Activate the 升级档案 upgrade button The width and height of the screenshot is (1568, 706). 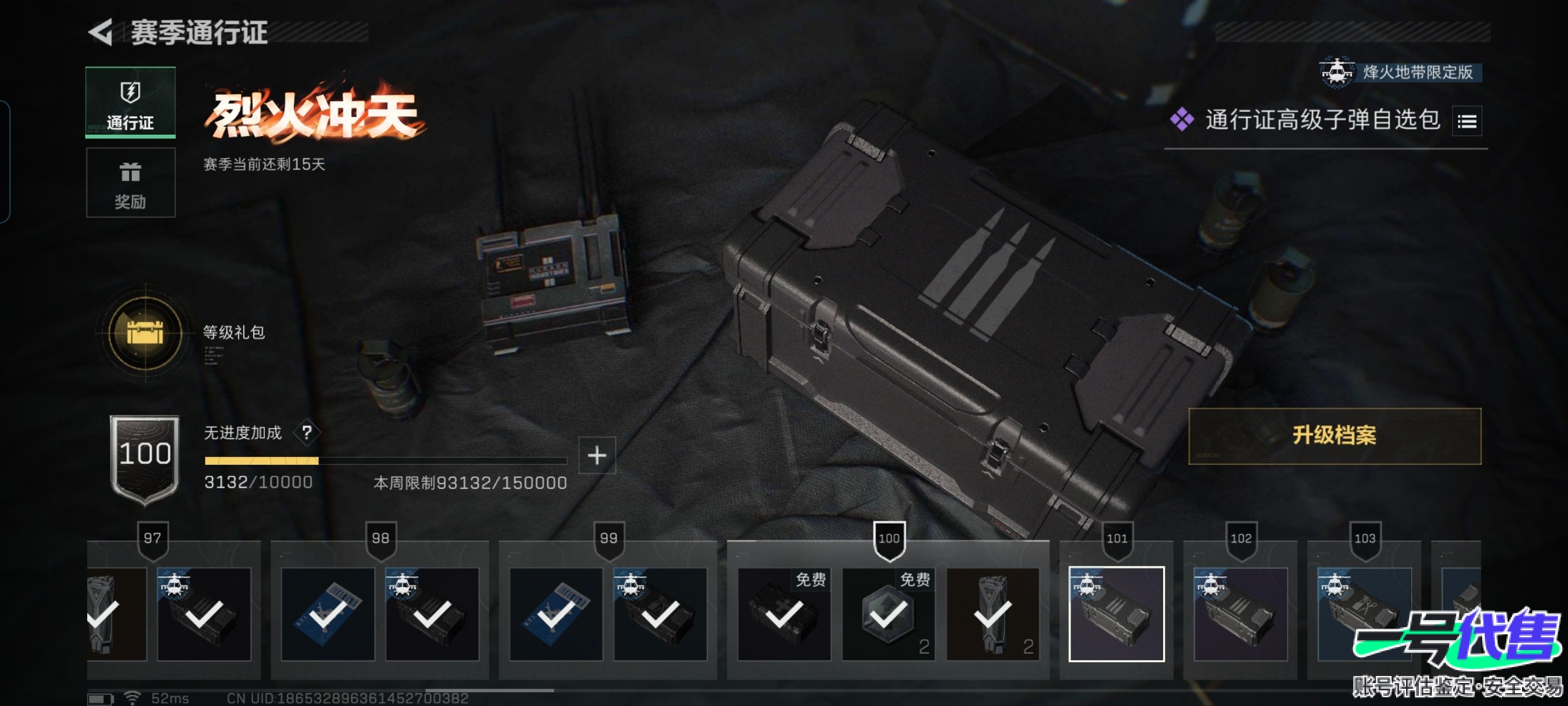coord(1334,436)
